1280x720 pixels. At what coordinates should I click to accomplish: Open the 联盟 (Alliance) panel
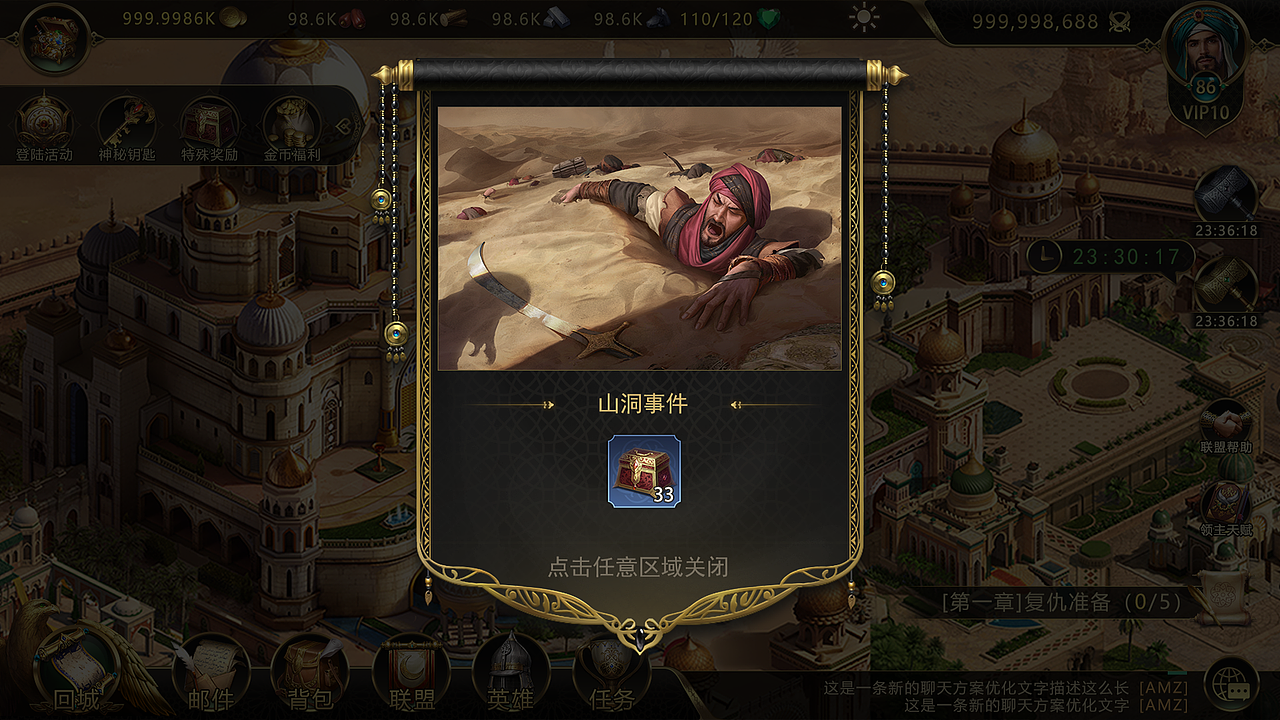coord(412,678)
